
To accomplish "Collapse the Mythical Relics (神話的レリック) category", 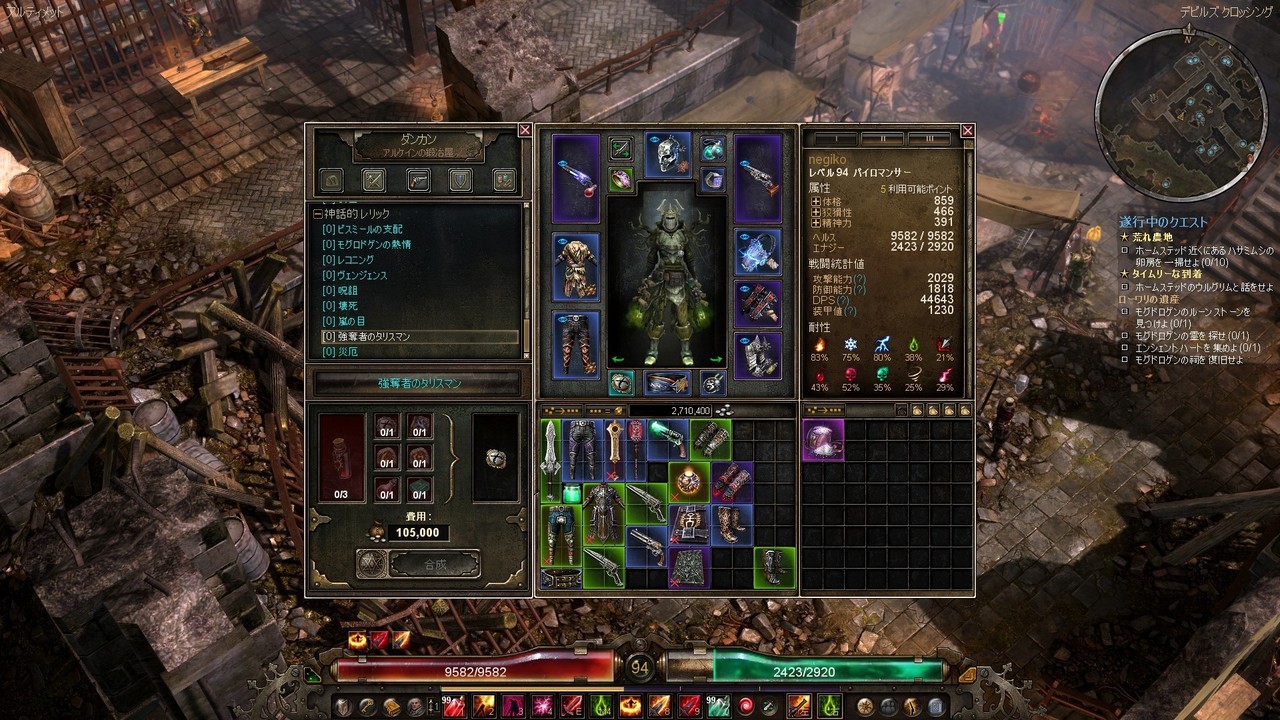I will (318, 214).
